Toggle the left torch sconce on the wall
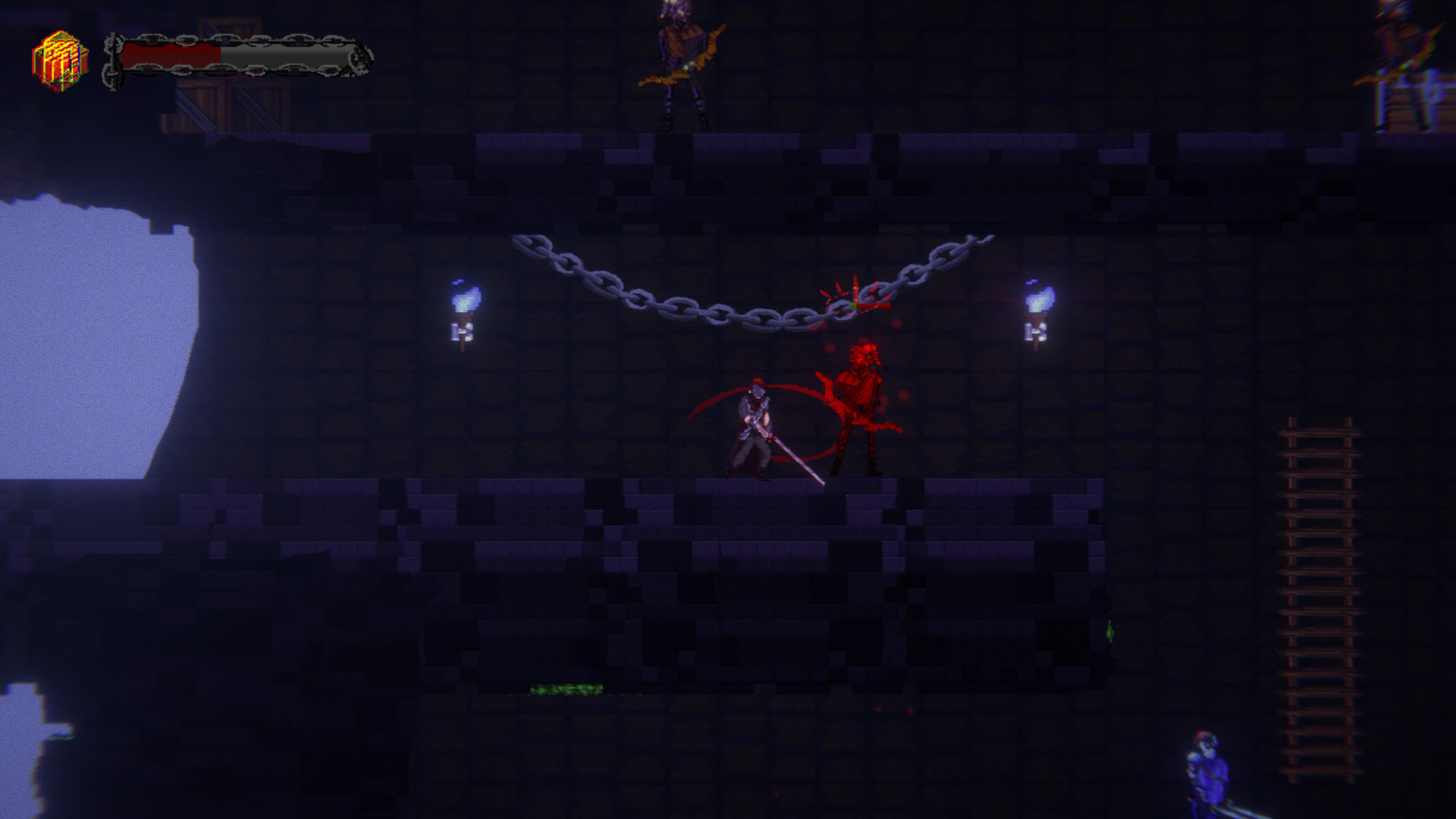This screenshot has width=1456, height=819. [x=463, y=331]
